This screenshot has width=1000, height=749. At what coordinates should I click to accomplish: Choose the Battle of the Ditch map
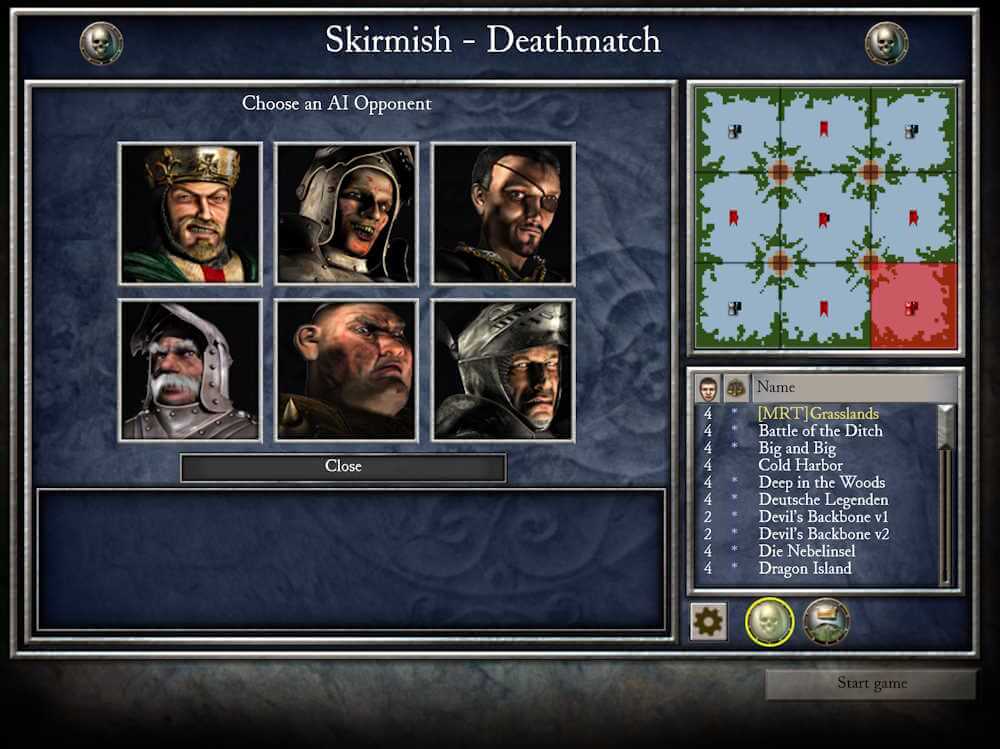(820, 431)
